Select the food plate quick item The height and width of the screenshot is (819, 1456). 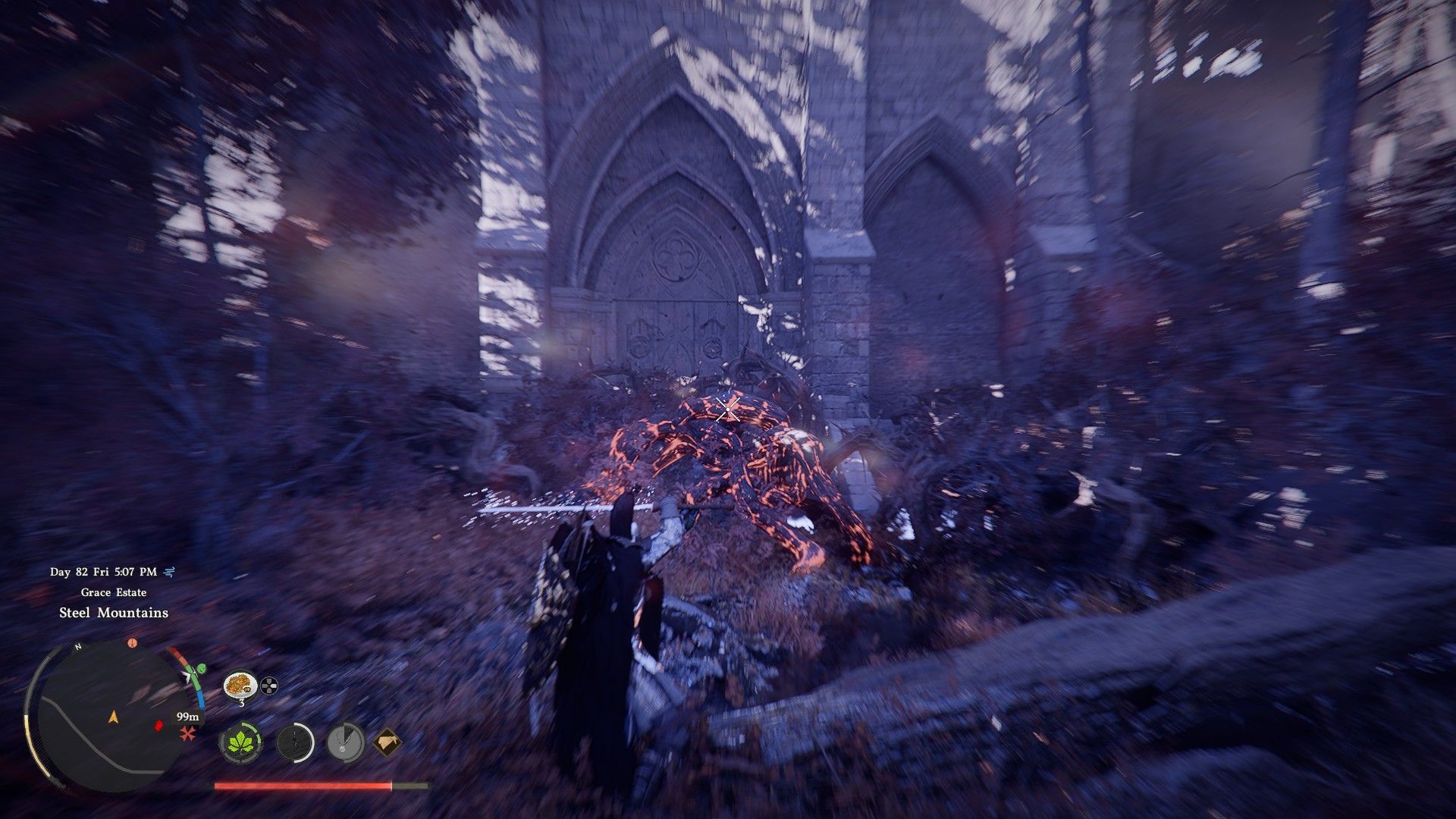point(240,685)
